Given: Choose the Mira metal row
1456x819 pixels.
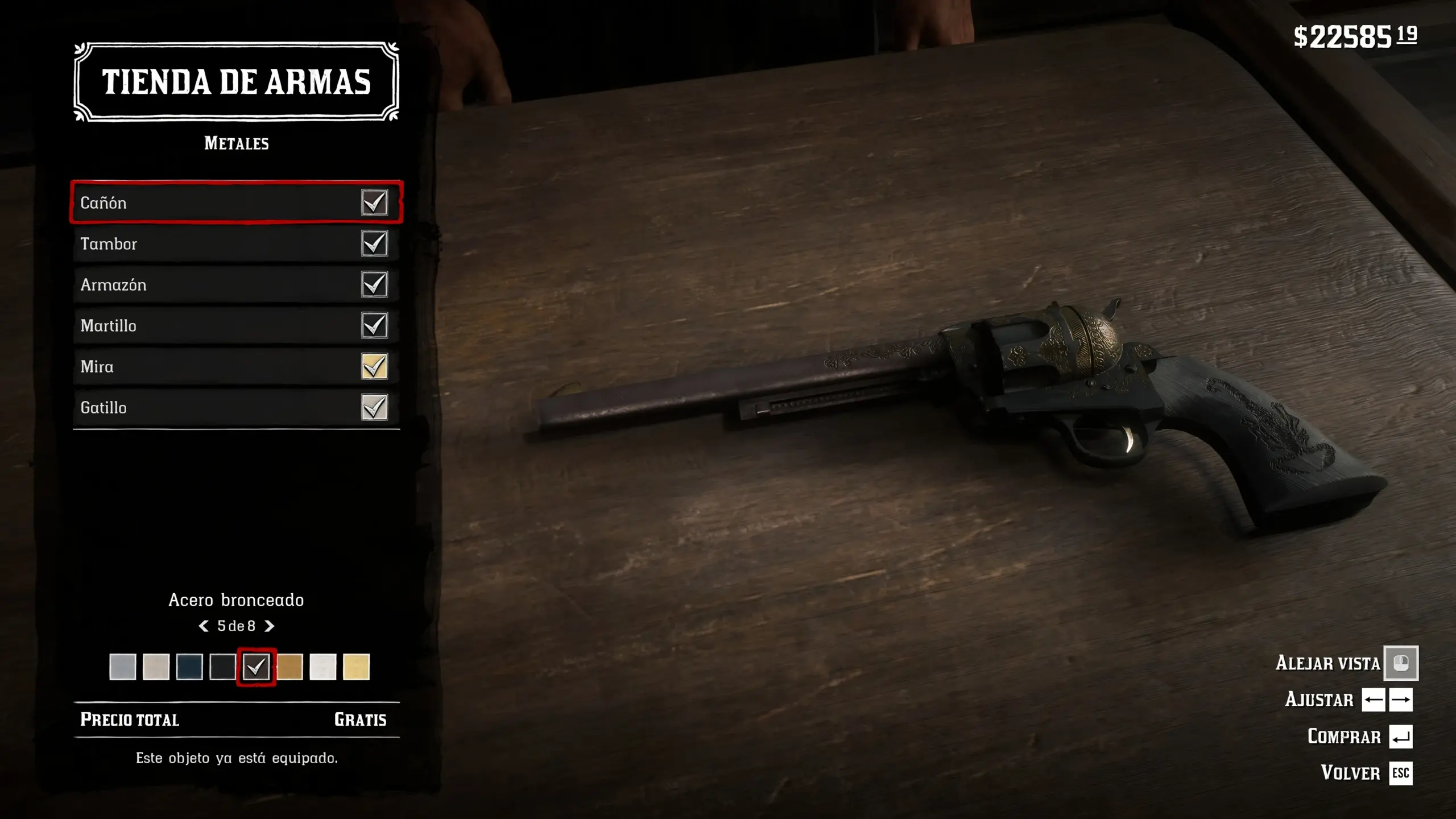Looking at the screenshot, I should (x=236, y=366).
